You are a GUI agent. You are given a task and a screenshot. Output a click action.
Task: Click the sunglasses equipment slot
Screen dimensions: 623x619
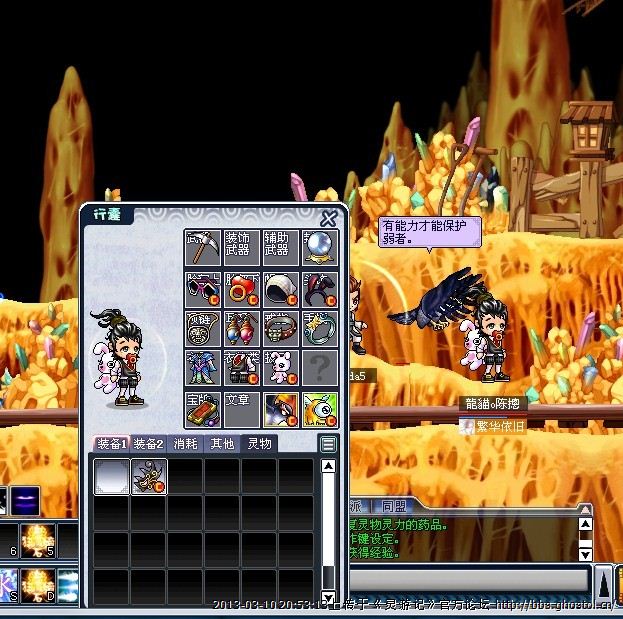point(203,289)
